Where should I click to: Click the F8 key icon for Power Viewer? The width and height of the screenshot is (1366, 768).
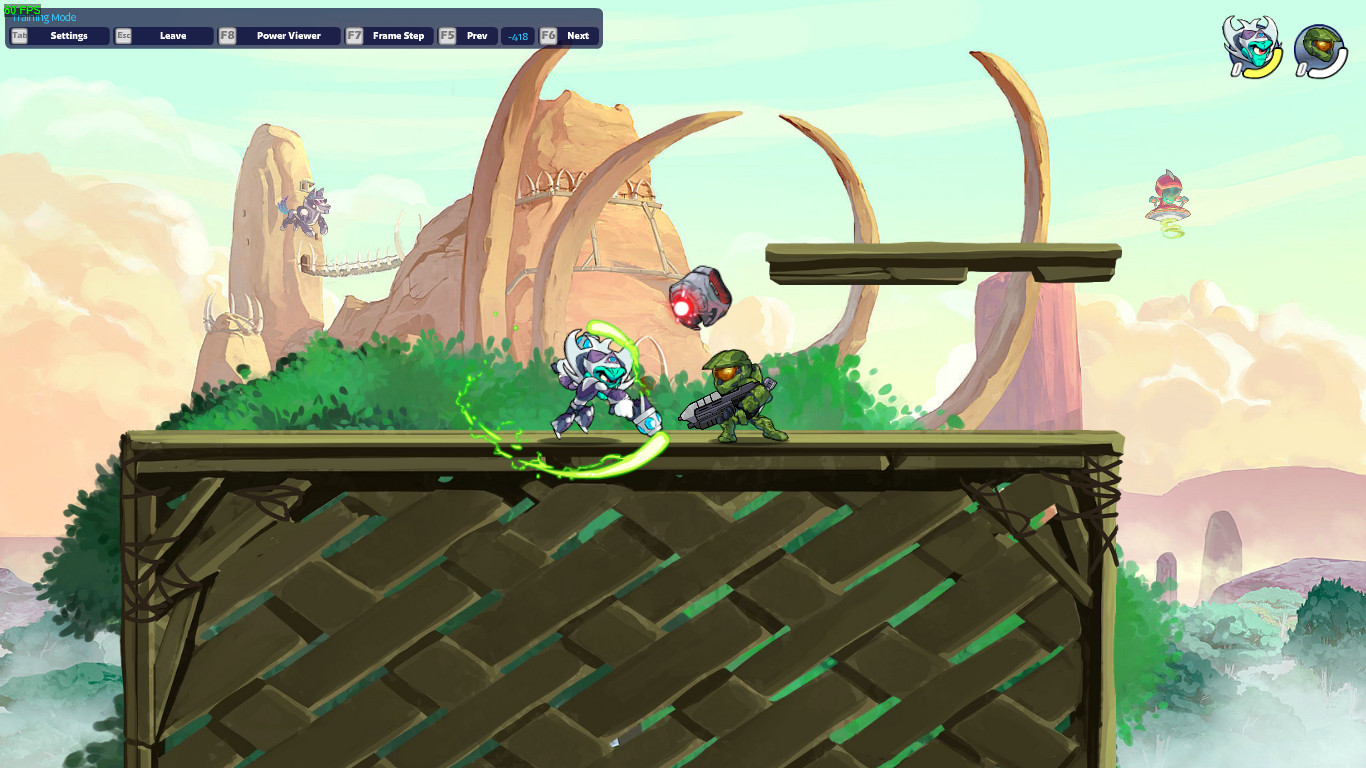tap(227, 35)
